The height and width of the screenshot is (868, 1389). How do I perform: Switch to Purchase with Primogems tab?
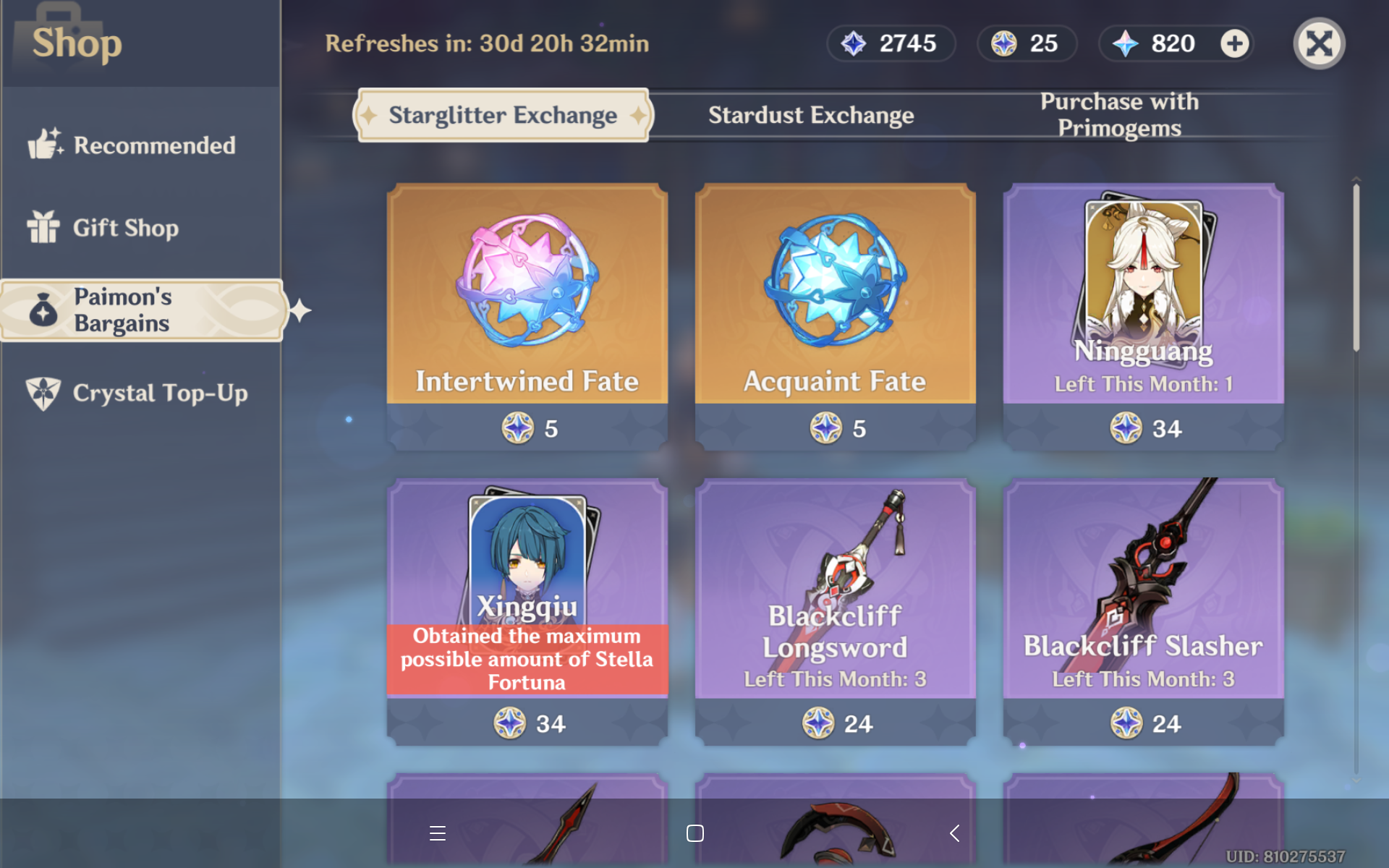tap(1118, 114)
